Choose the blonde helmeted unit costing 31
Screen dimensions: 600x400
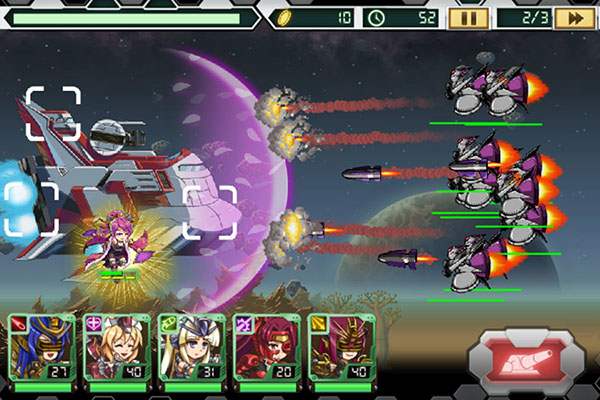185,348
